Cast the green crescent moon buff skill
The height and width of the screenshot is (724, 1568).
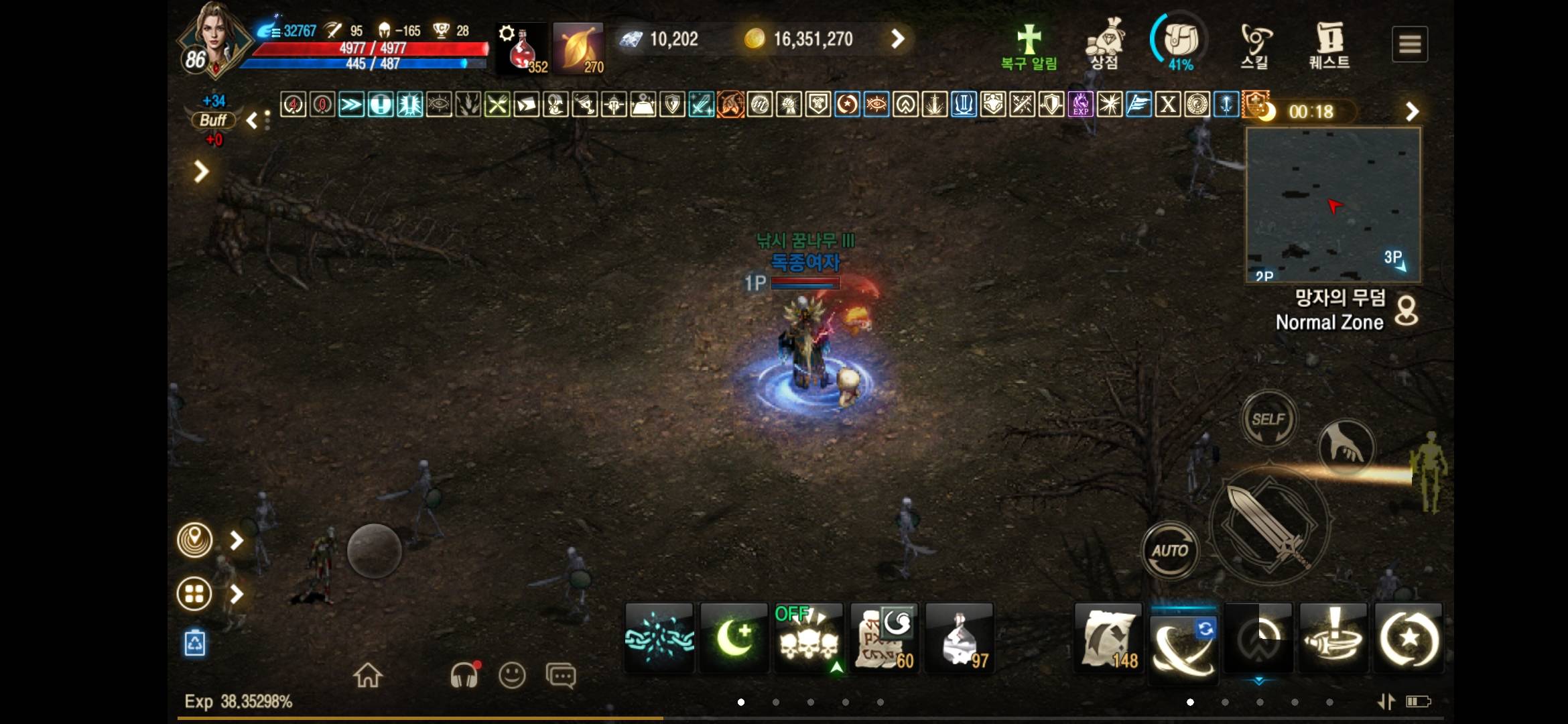(x=733, y=637)
